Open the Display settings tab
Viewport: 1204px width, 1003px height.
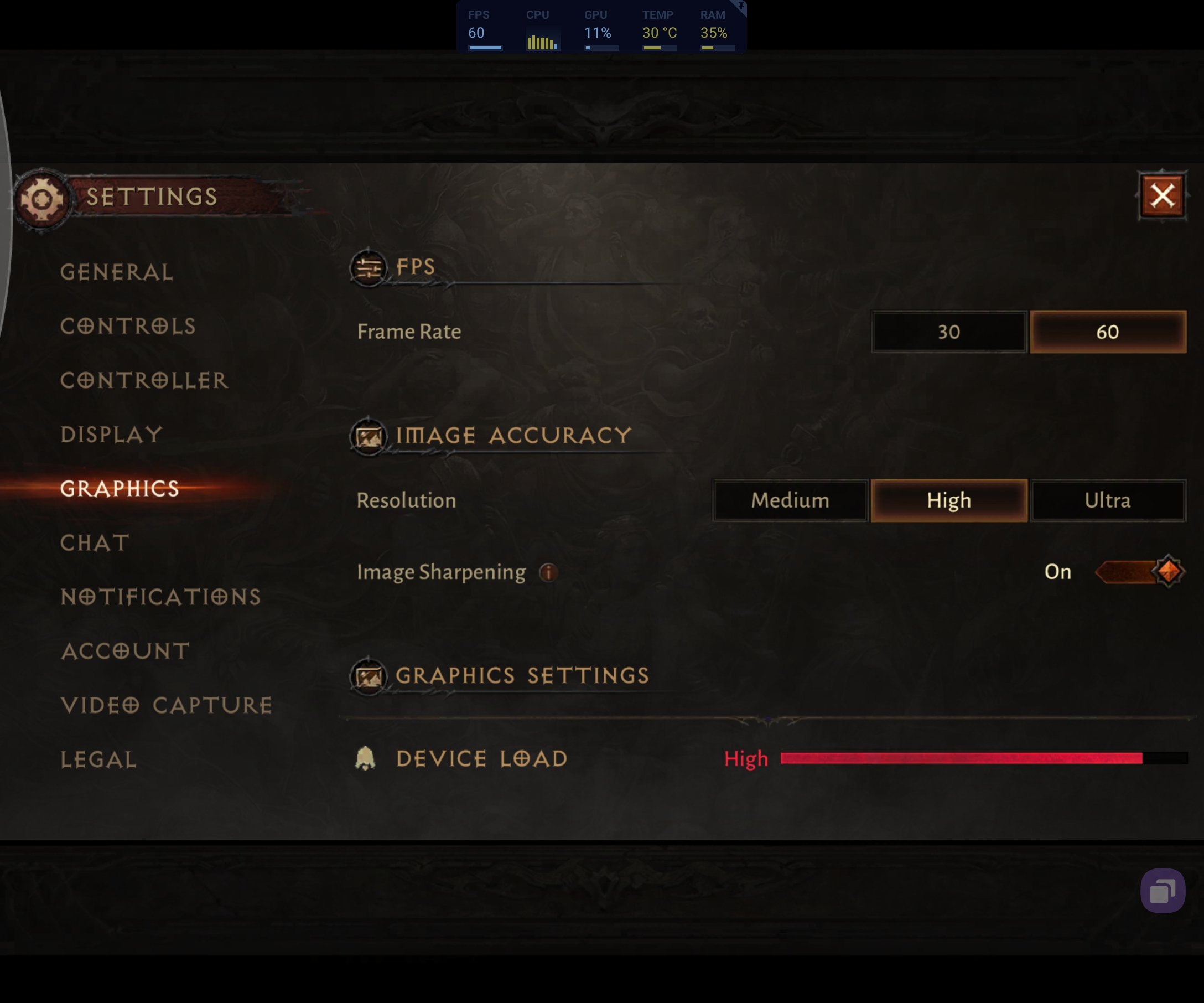tap(112, 434)
